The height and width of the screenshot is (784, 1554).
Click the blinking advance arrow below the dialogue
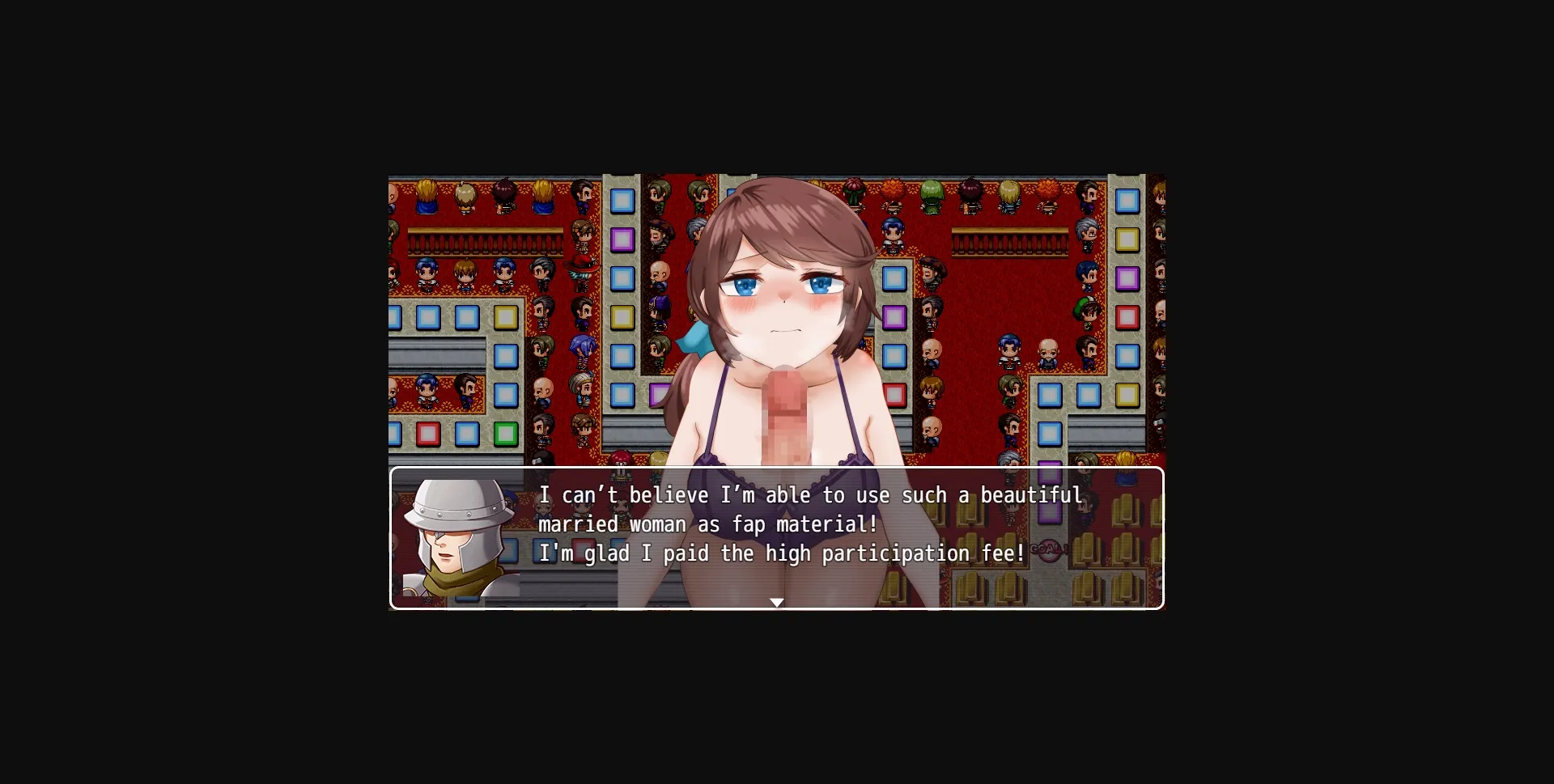[777, 602]
